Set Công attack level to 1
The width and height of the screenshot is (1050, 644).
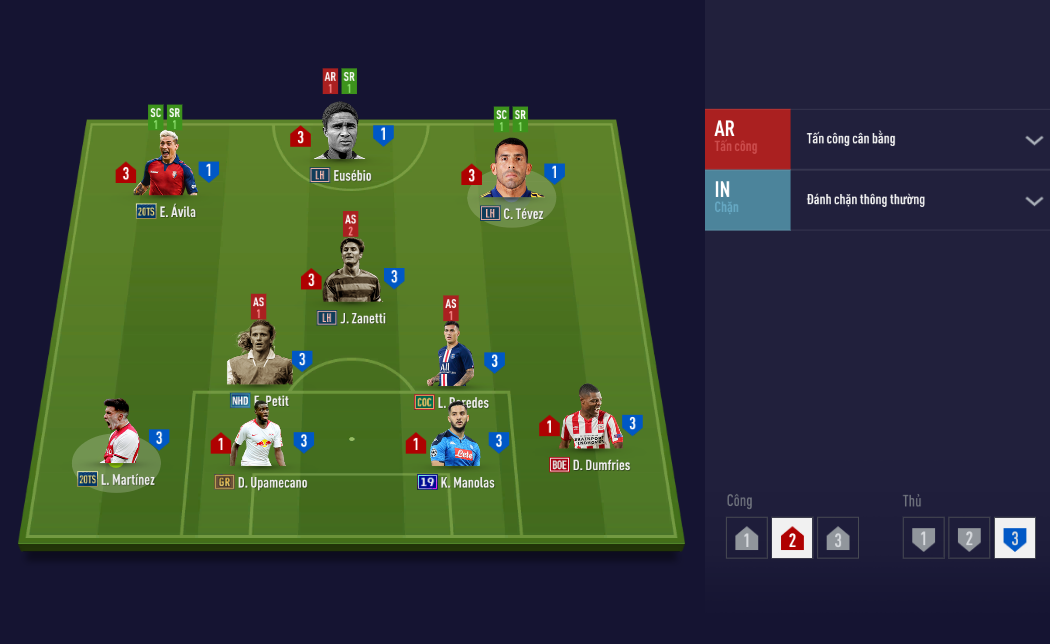(x=747, y=539)
